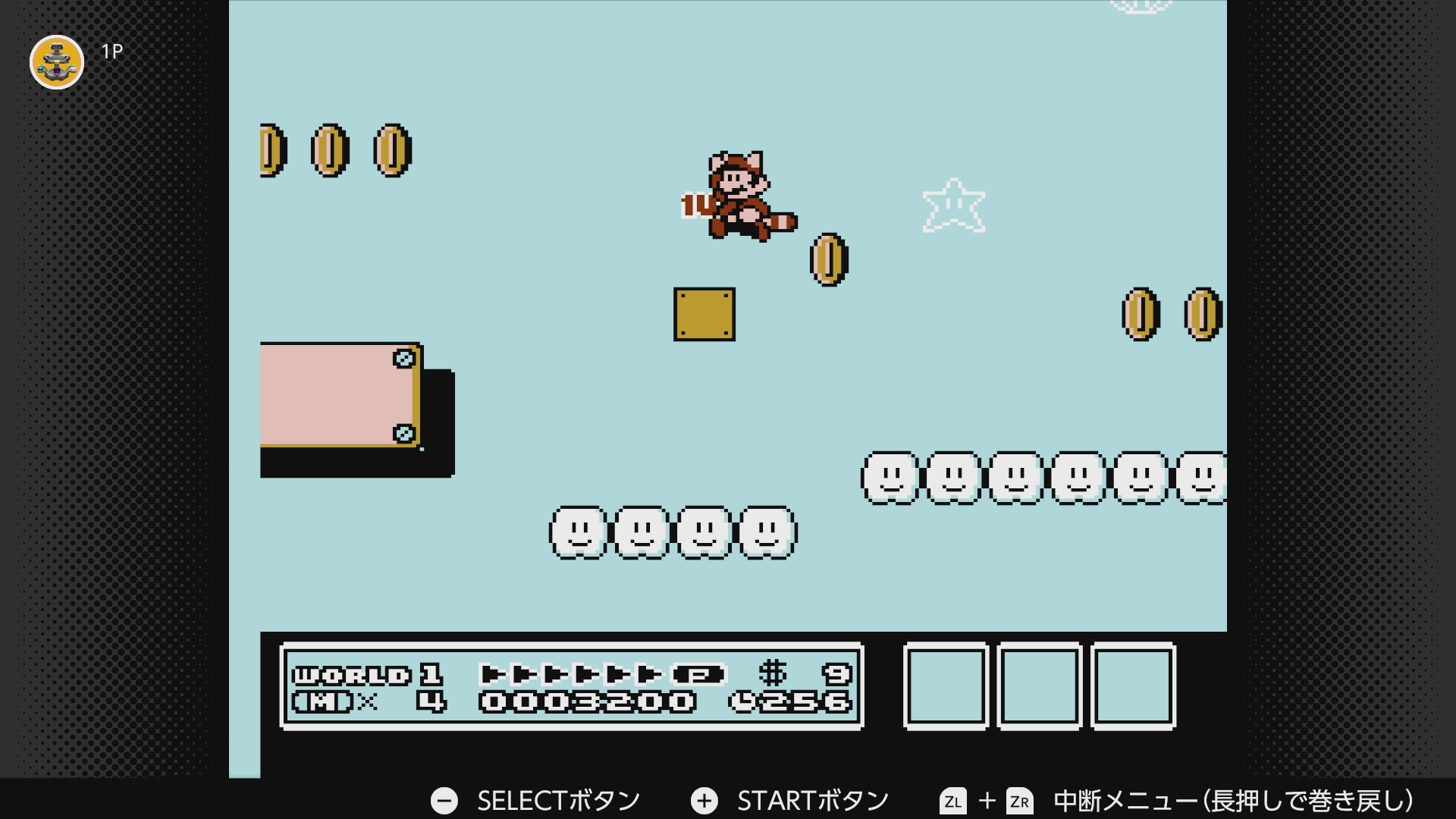Screen dimensions: 1456x819
Task: Click the 1P anchor player avatar icon
Action: tap(55, 62)
